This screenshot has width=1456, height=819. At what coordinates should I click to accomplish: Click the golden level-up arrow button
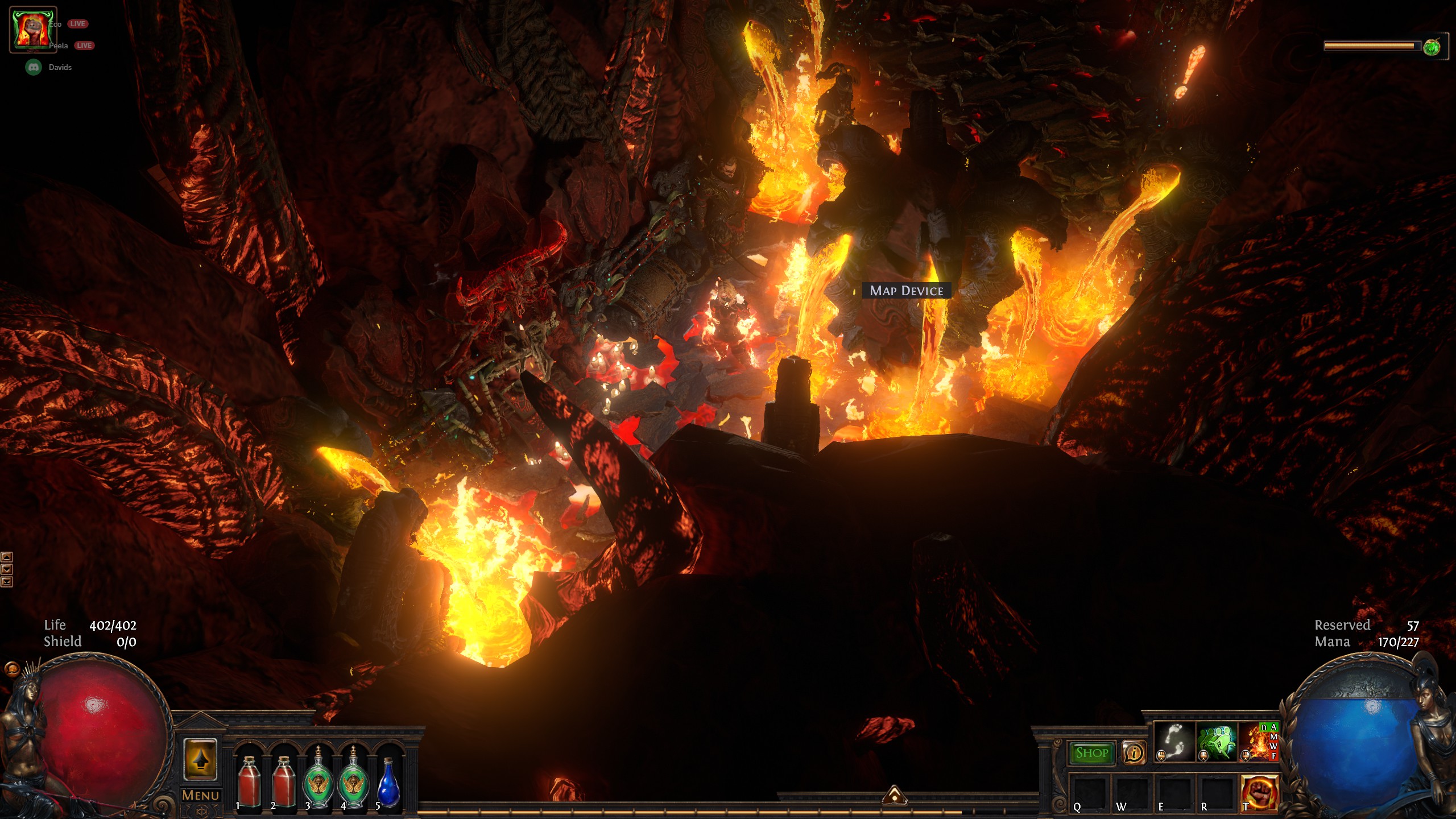click(x=200, y=759)
